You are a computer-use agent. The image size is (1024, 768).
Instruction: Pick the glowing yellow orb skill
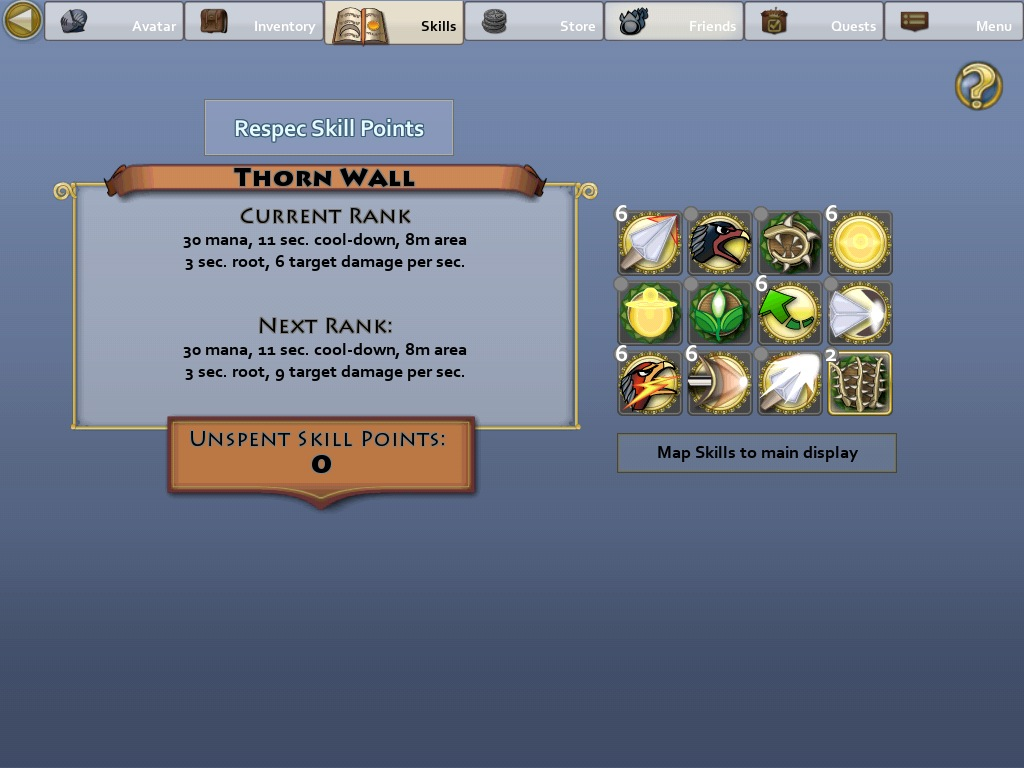tap(860, 243)
